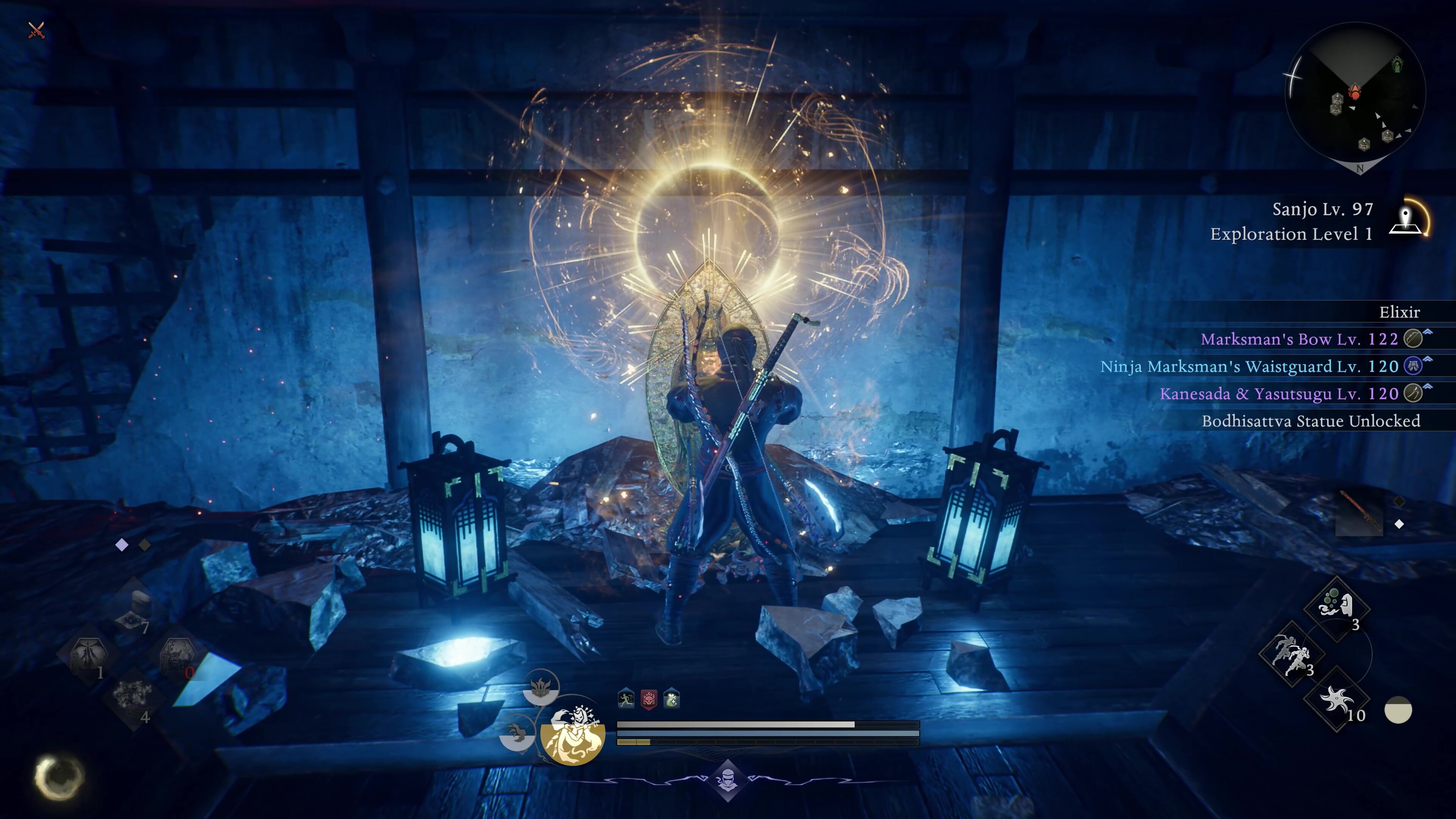Choose the flame-crowned beast spirit icon
The width and height of the screenshot is (1456, 819).
click(x=540, y=686)
